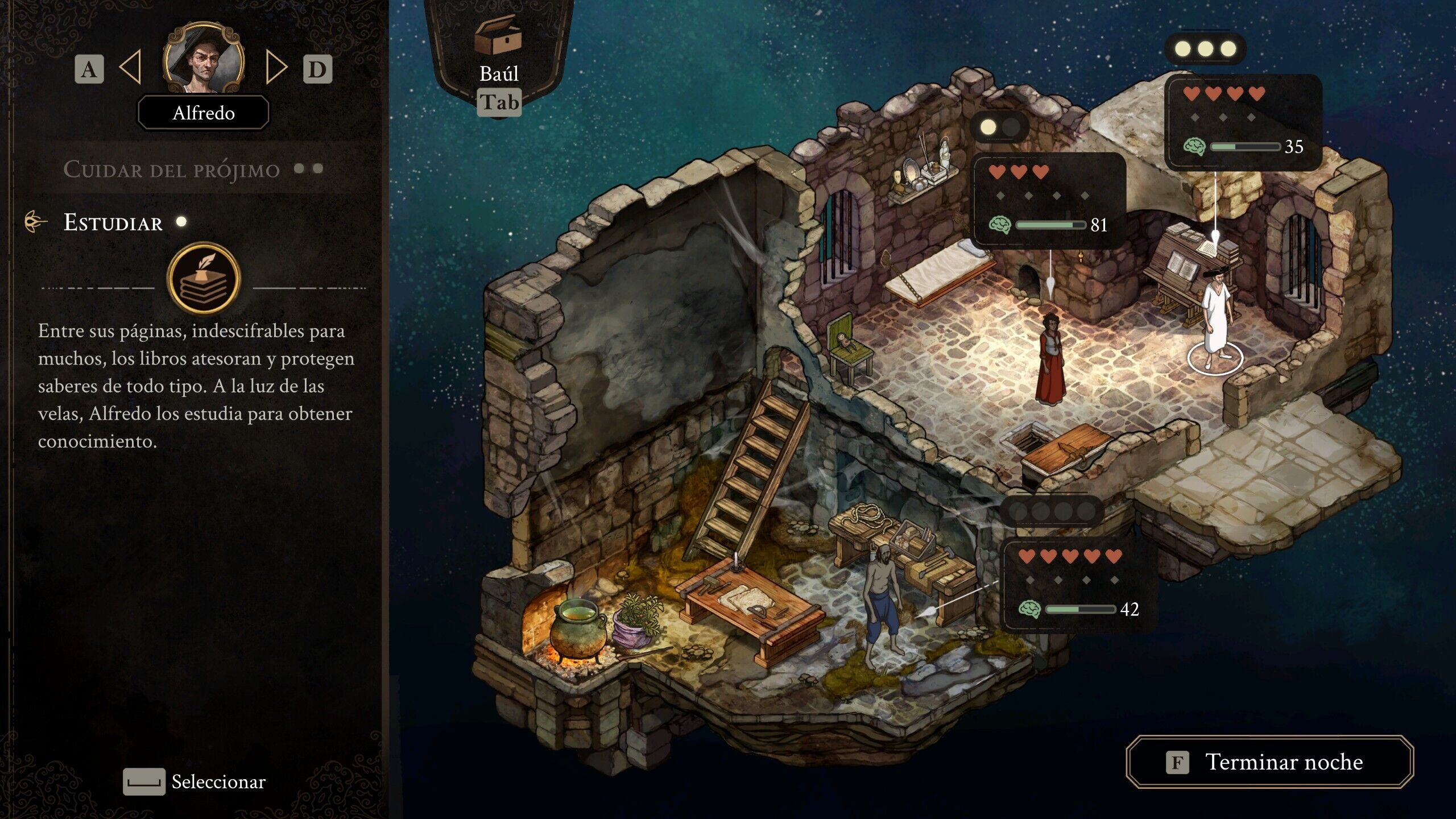Confirm with the Seleccionar button
This screenshot has width=1456, height=819.
(195, 782)
